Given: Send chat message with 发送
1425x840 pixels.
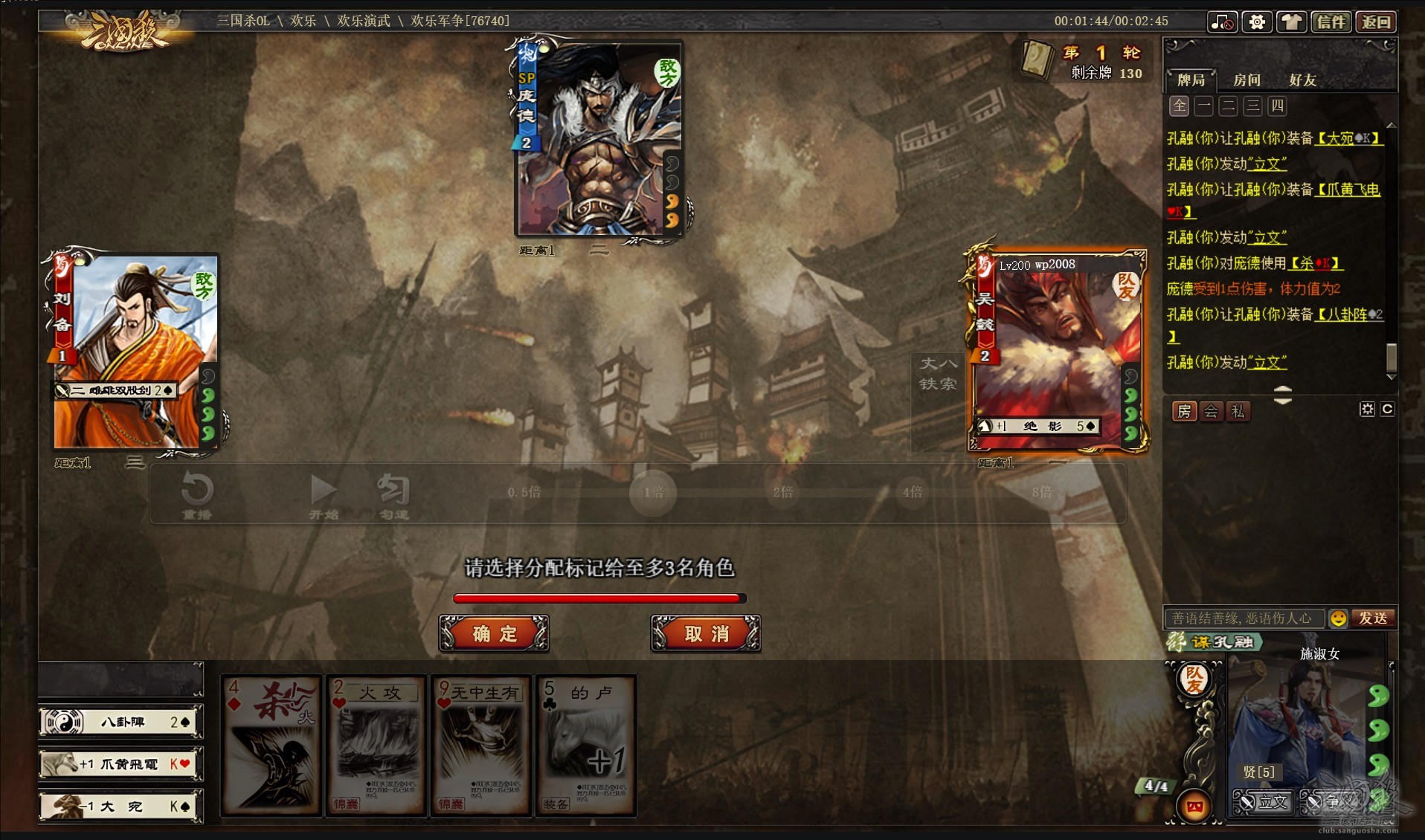Looking at the screenshot, I should pos(1373,618).
